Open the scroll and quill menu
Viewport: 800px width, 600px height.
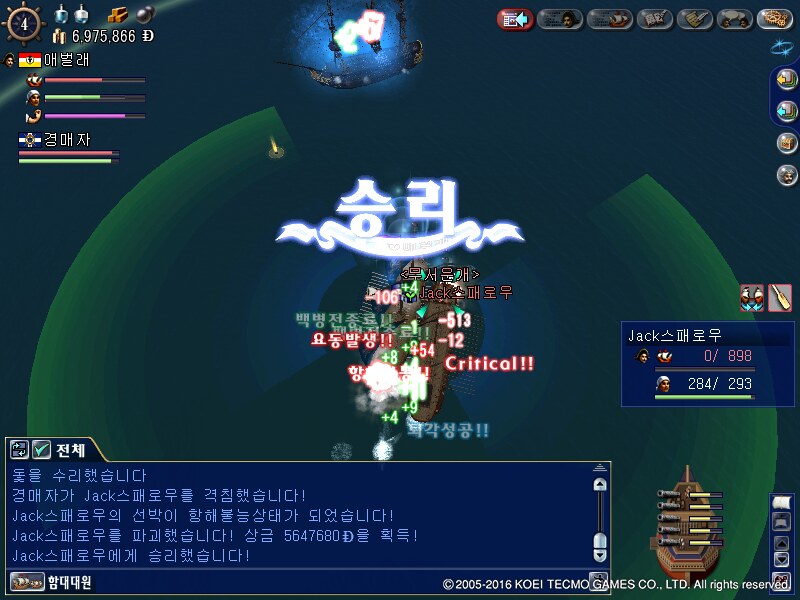tap(695, 19)
